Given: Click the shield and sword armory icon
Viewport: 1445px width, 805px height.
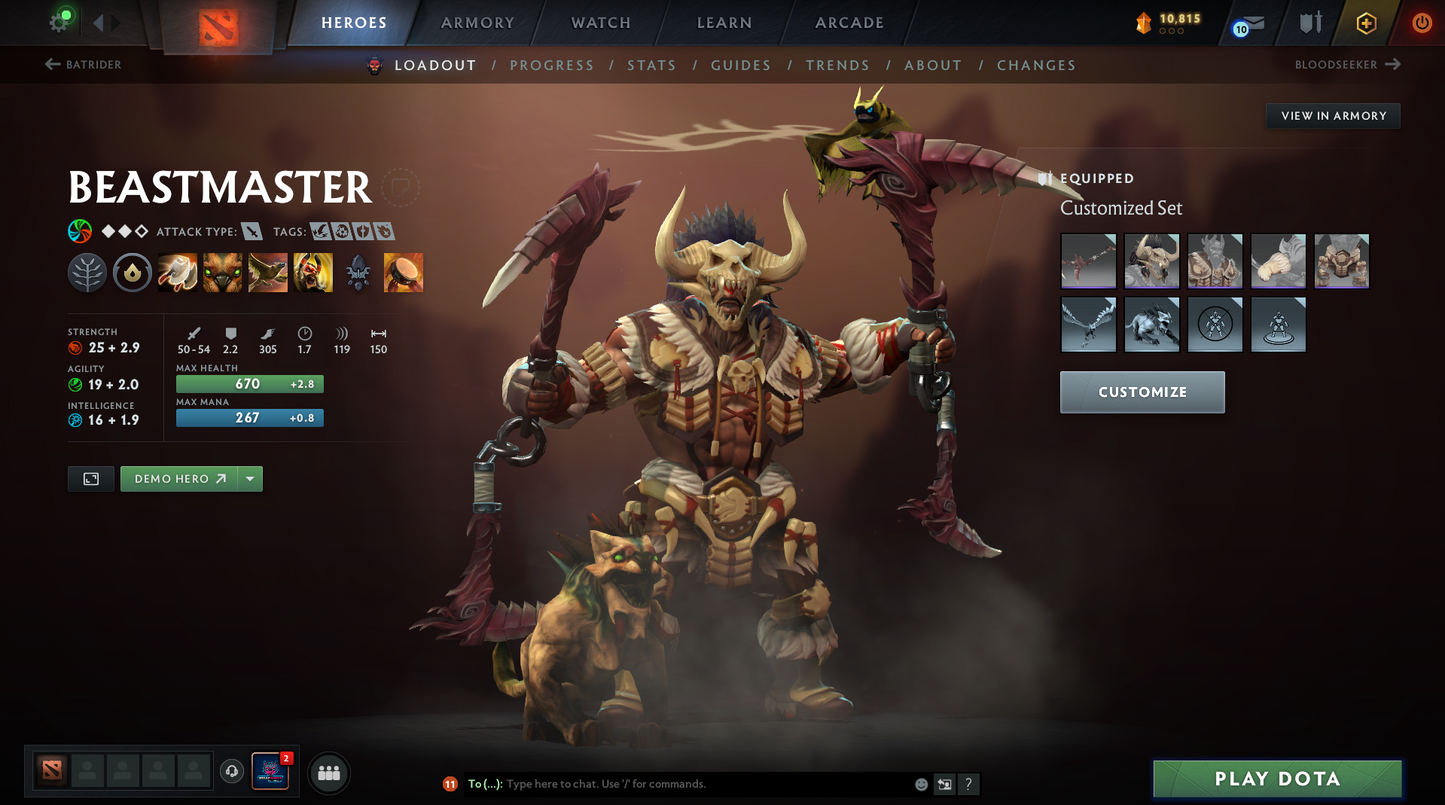Looking at the screenshot, I should coord(1310,22).
